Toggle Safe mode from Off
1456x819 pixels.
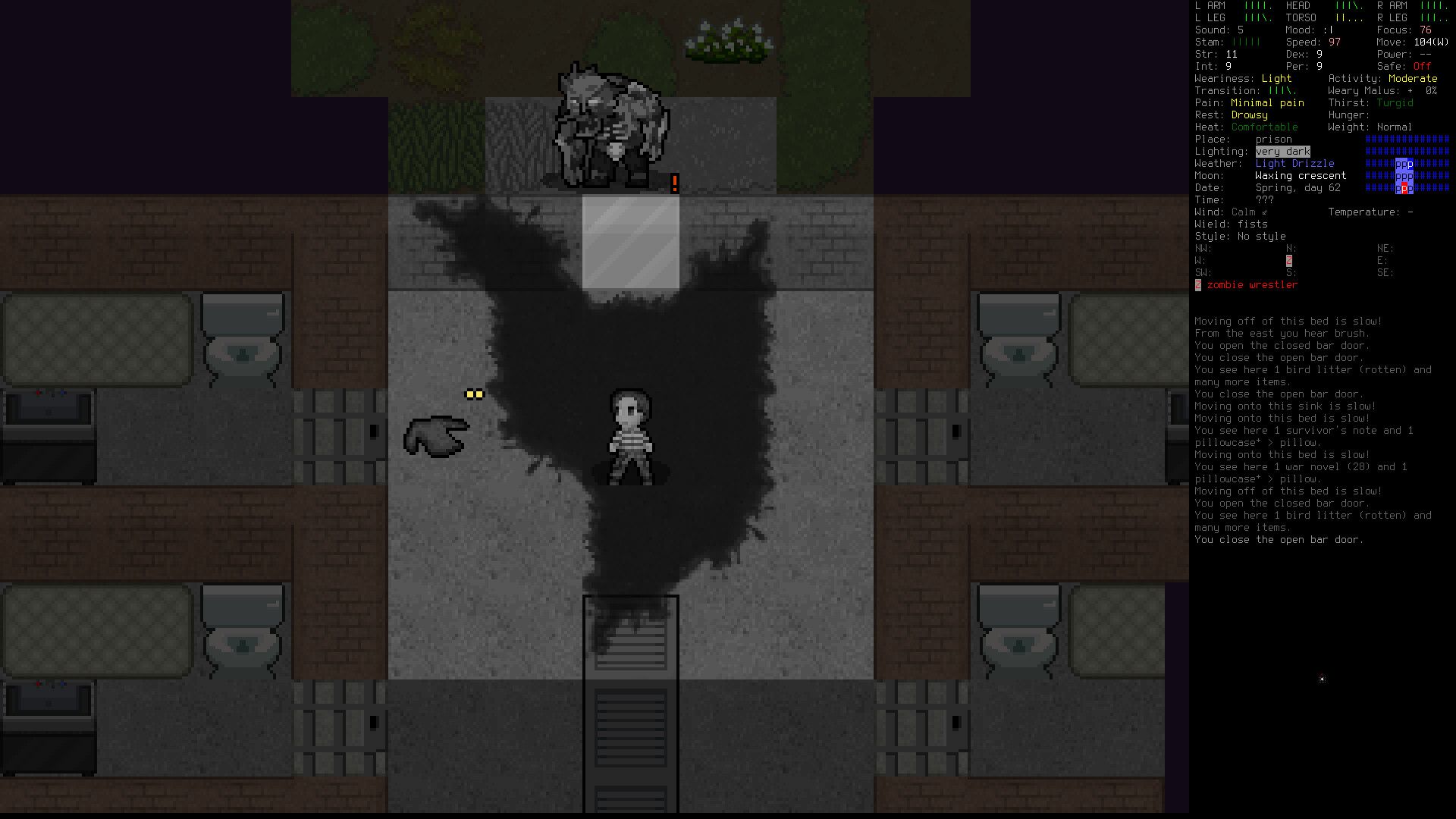1420,66
